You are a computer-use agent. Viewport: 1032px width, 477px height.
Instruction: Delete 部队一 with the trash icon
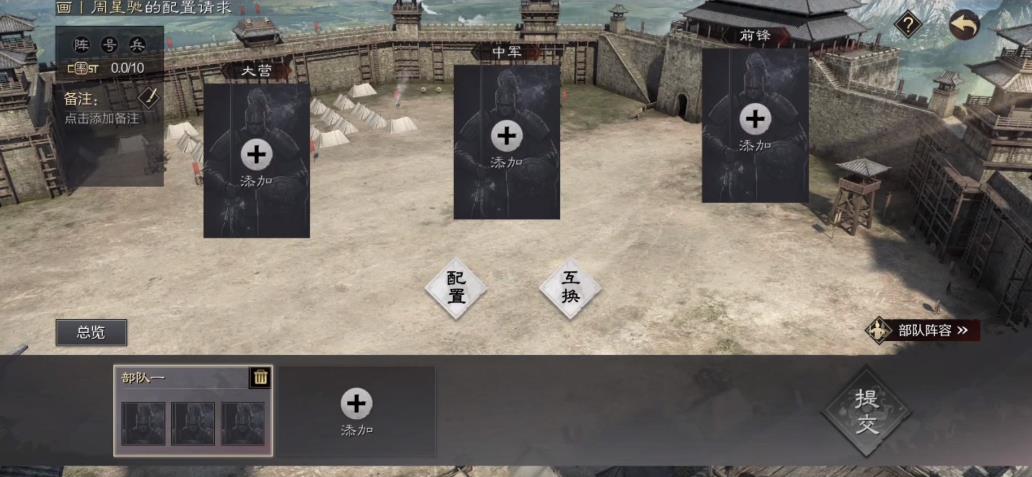260,377
